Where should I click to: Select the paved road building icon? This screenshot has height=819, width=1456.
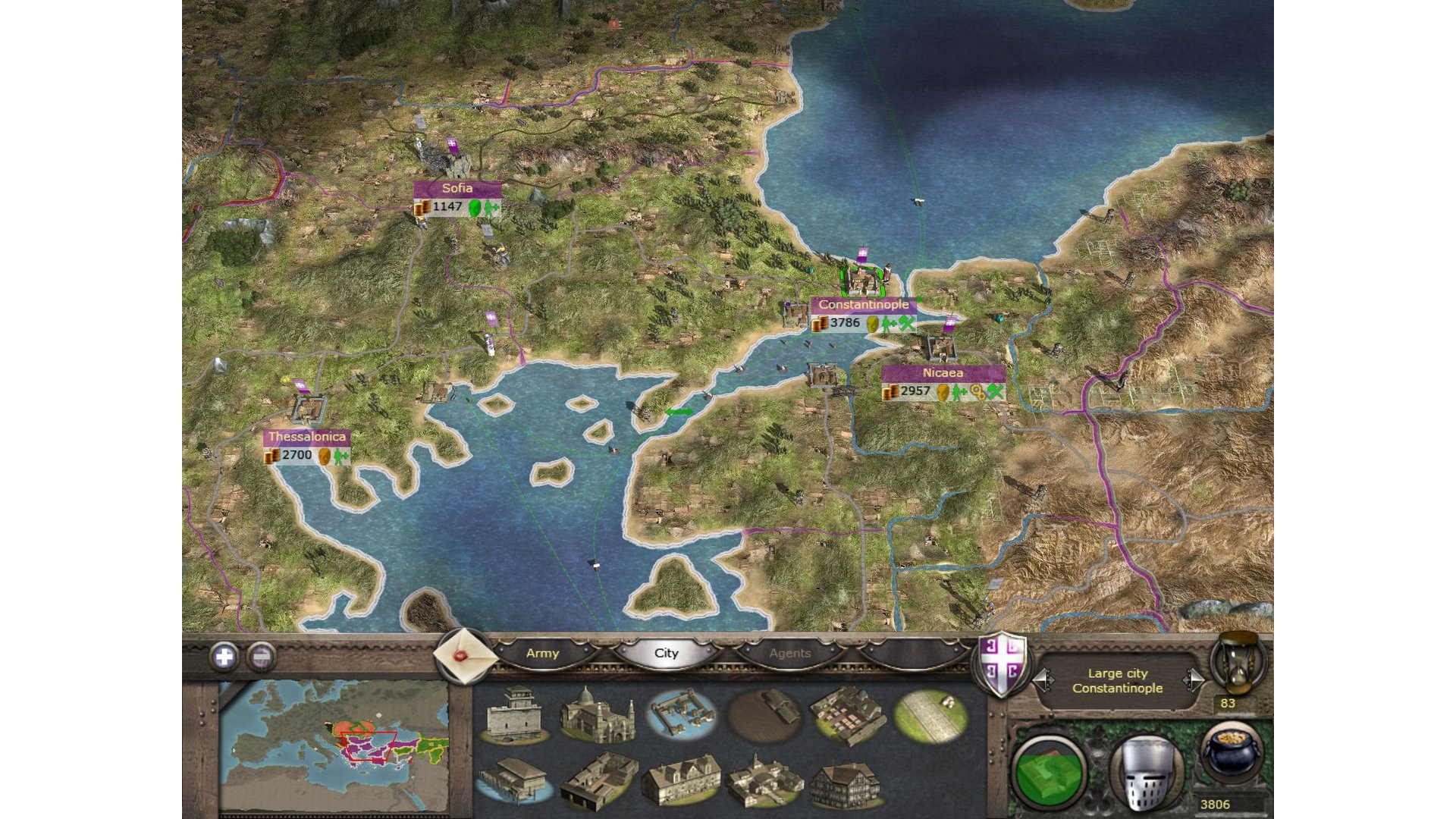point(930,713)
